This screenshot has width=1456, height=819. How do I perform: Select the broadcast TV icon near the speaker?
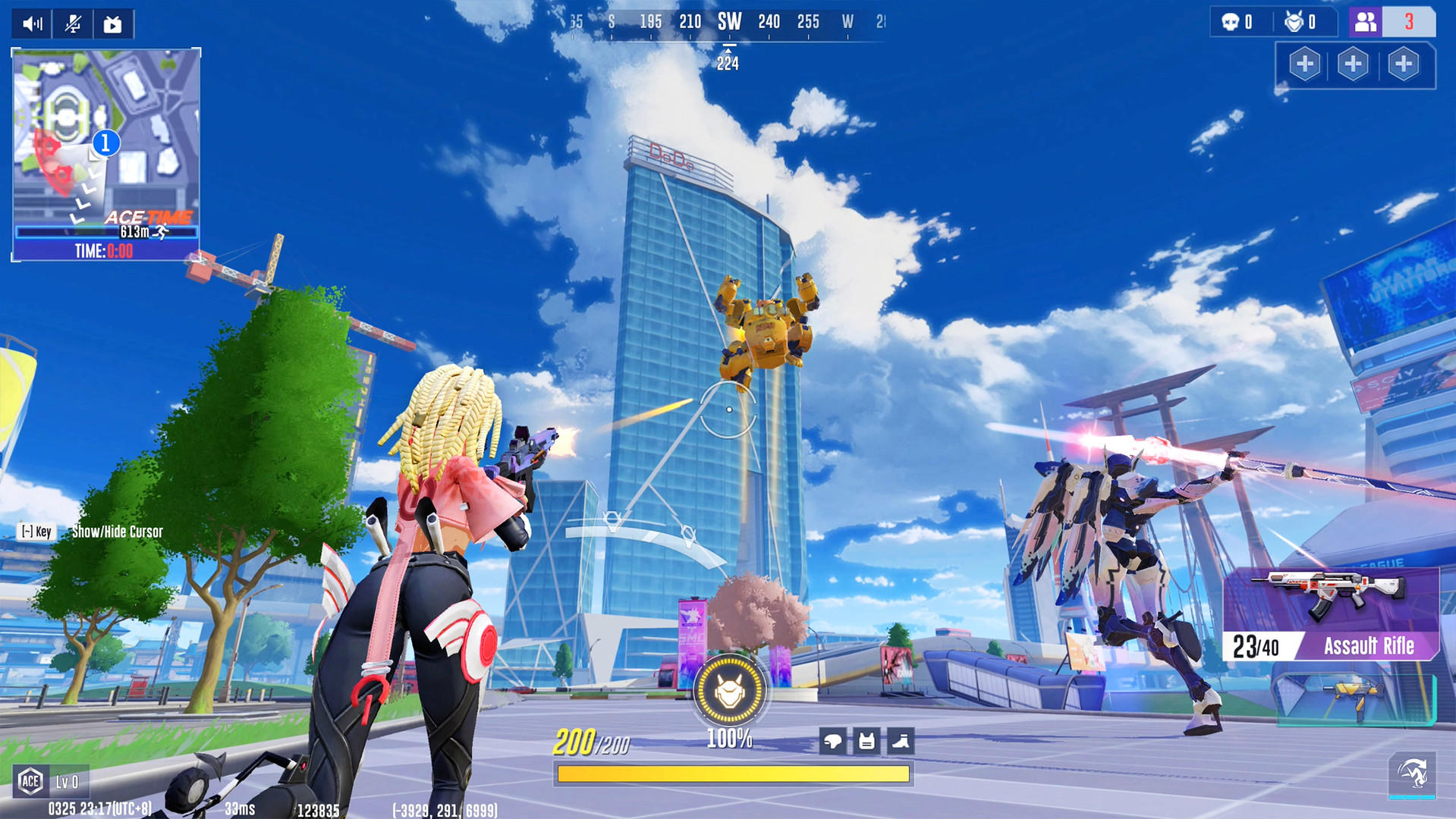pos(112,23)
